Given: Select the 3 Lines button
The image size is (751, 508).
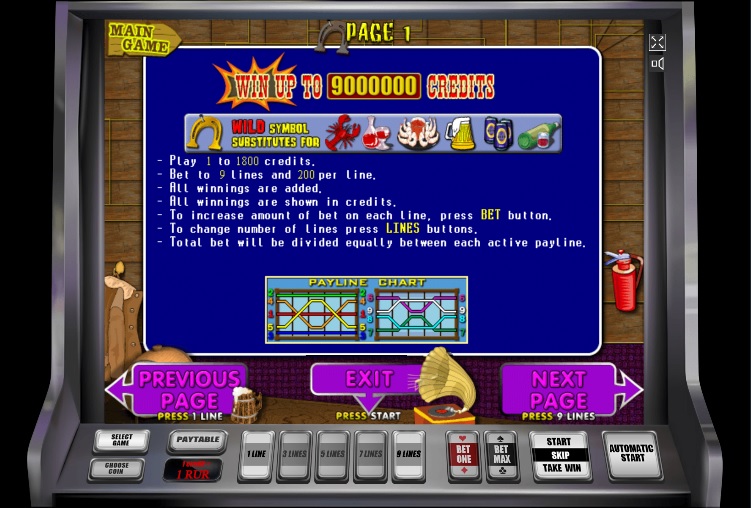Looking at the screenshot, I should [x=295, y=455].
